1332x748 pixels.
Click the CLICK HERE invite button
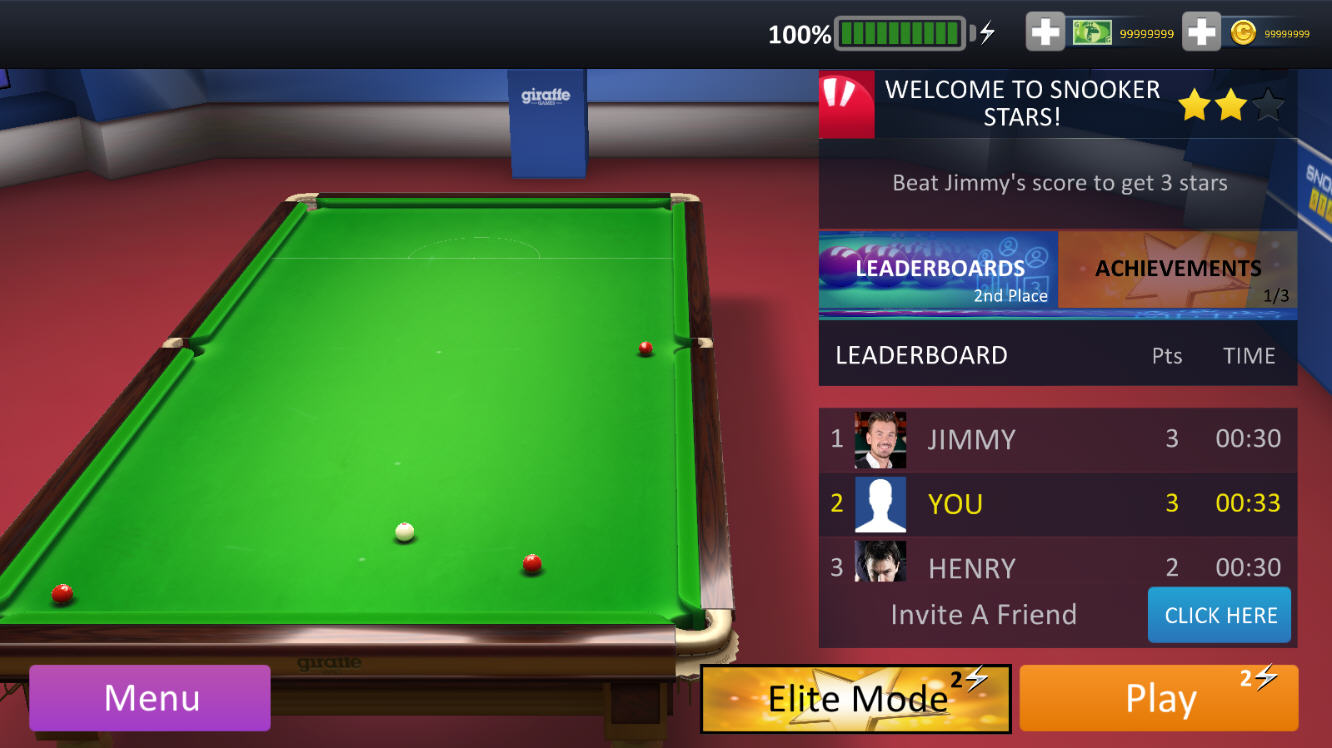pos(1219,615)
